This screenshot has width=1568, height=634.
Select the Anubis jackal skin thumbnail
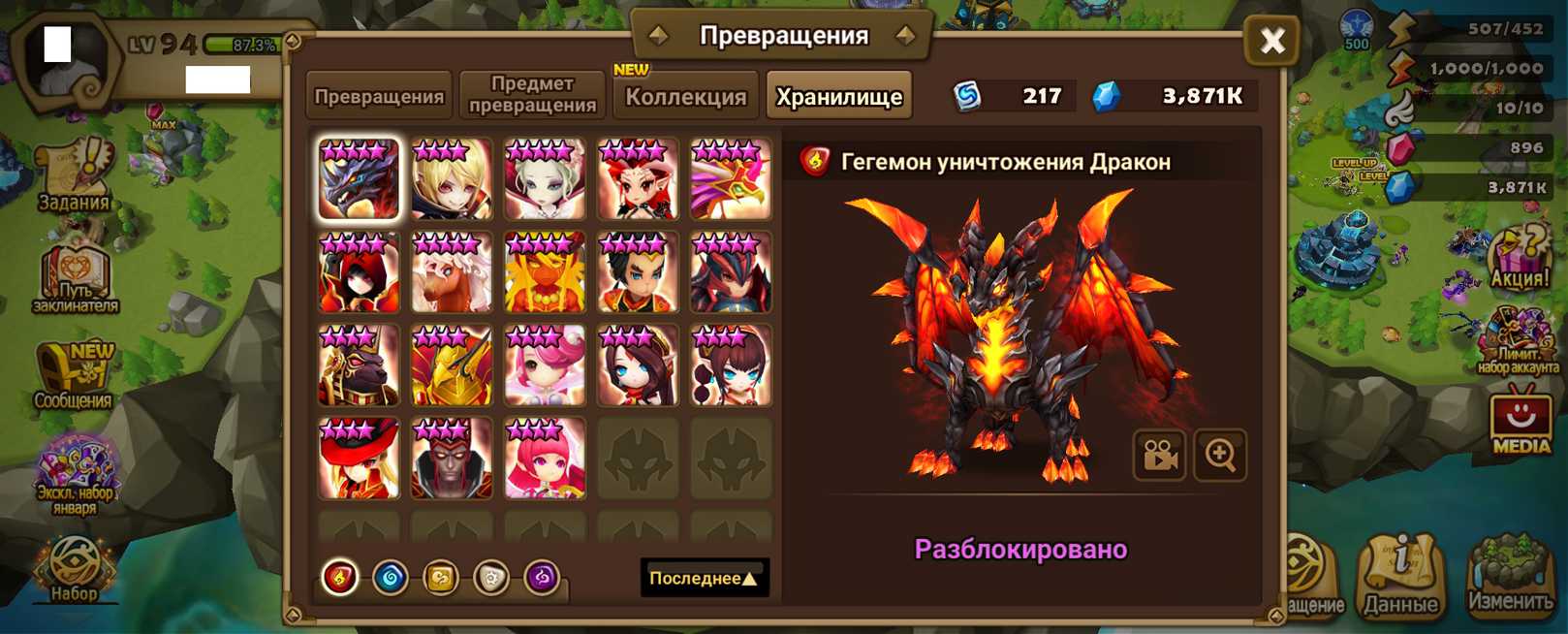pos(359,365)
